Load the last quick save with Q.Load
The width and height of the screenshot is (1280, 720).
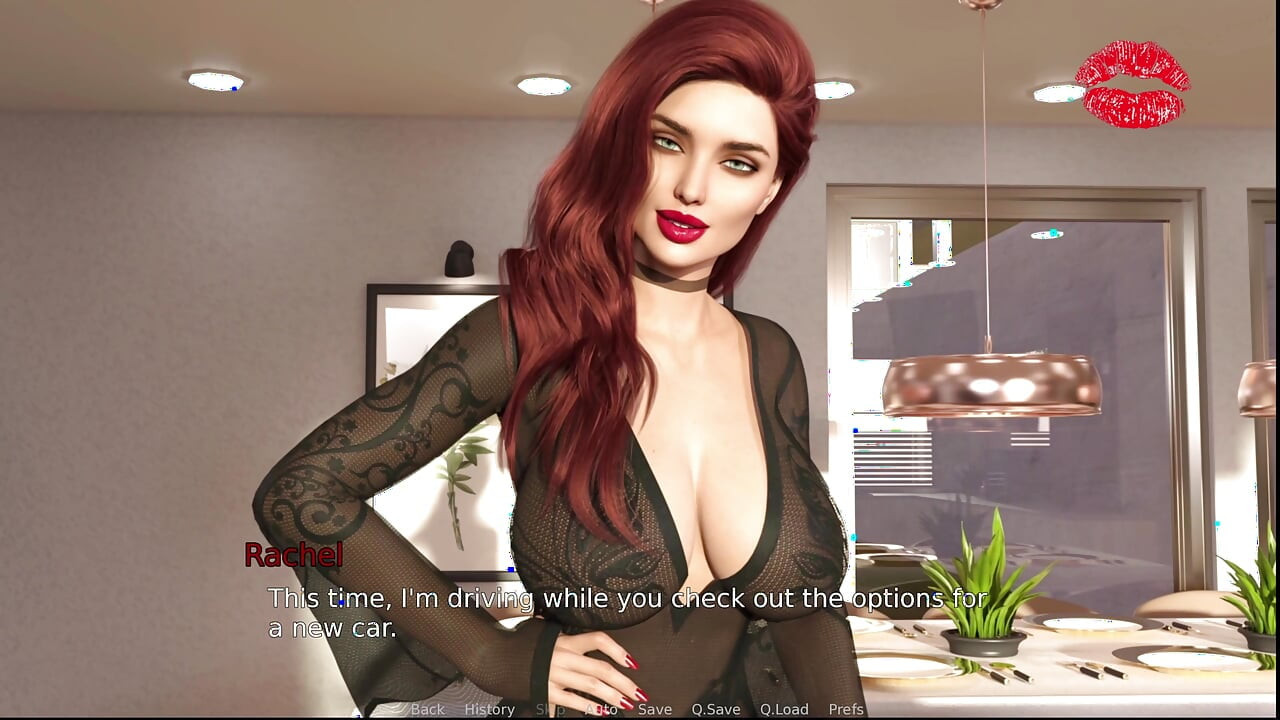(783, 709)
